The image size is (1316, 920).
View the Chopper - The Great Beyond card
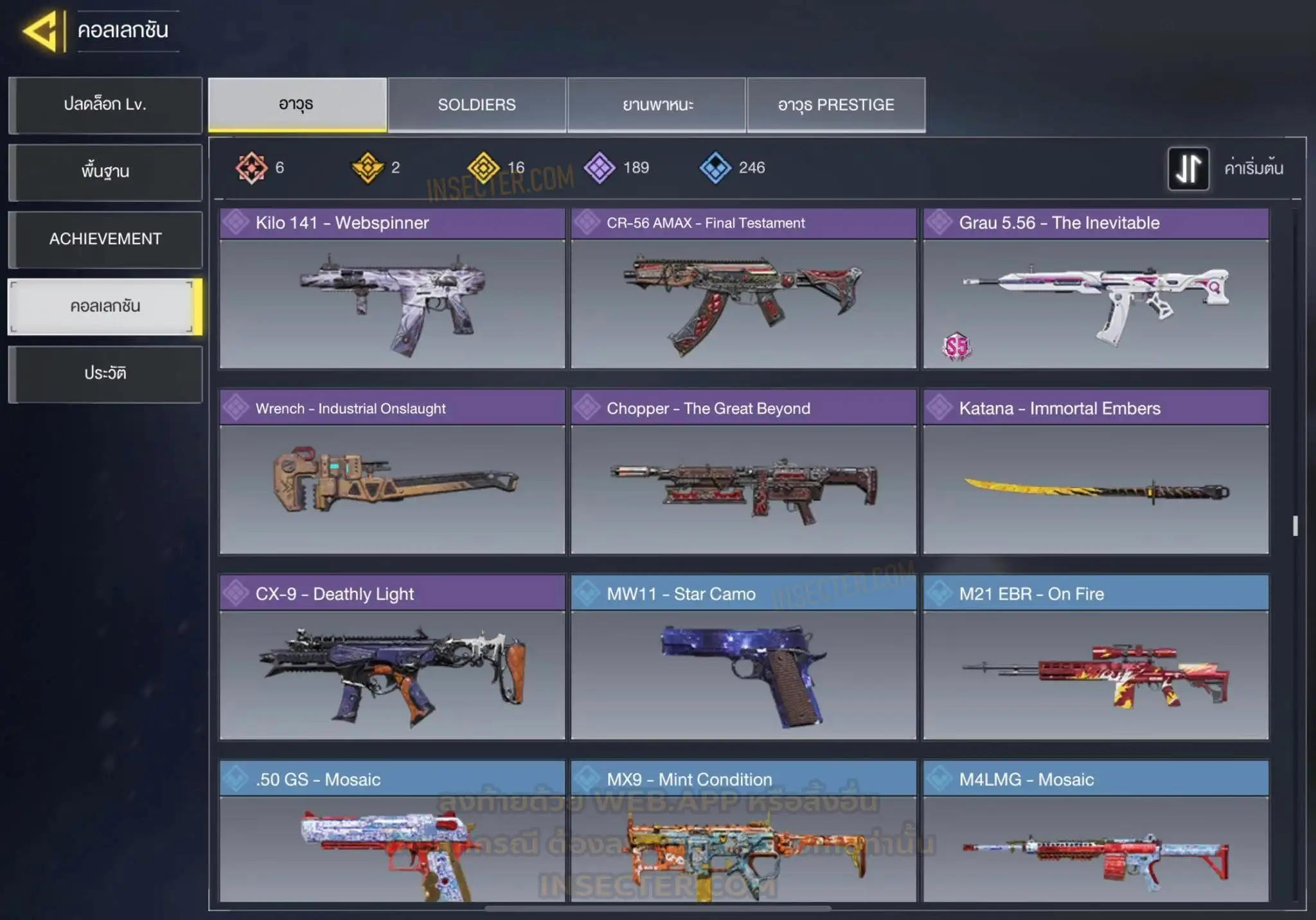pyautogui.click(x=743, y=473)
